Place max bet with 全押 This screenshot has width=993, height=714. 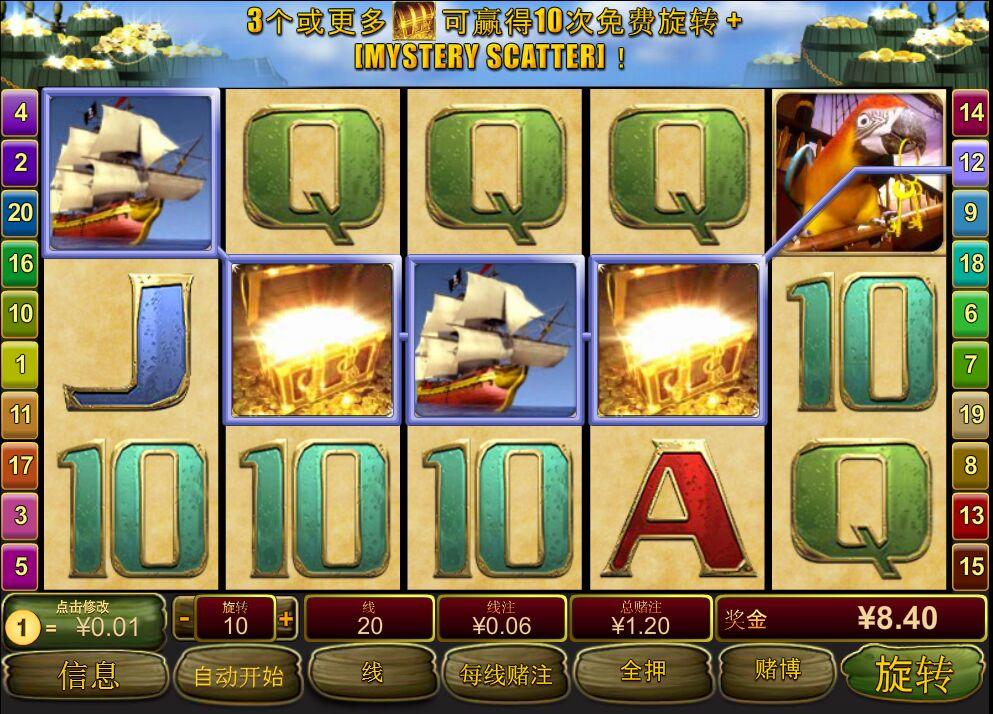coord(643,671)
